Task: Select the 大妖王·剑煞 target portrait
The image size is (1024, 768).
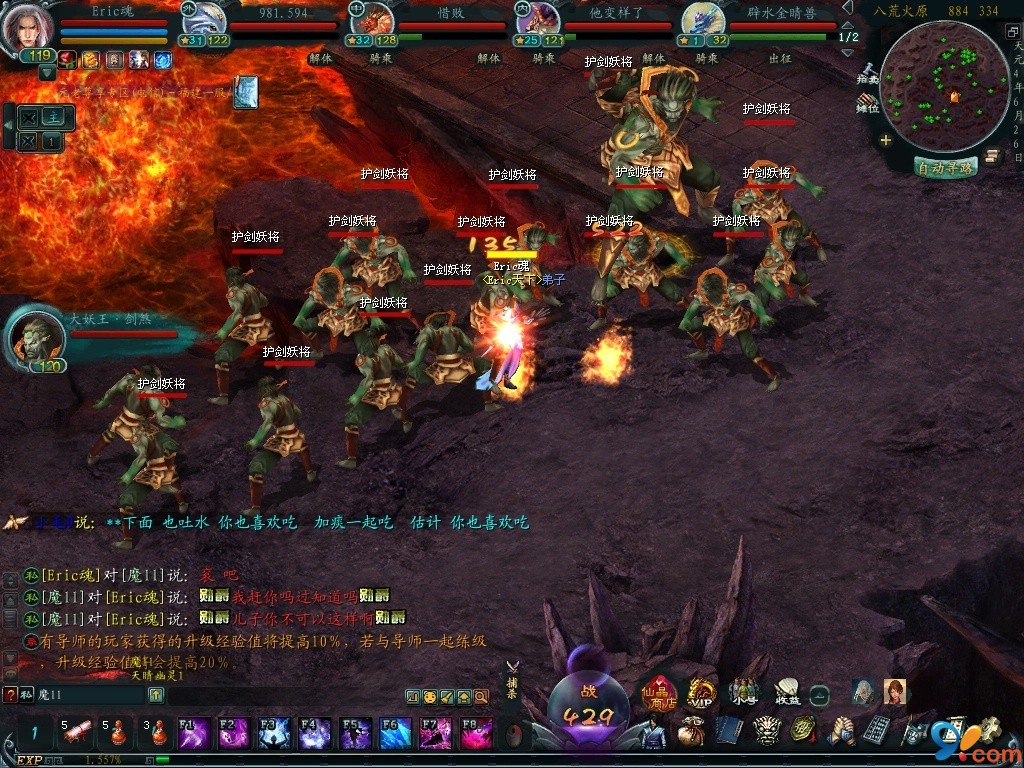Action: 36,337
